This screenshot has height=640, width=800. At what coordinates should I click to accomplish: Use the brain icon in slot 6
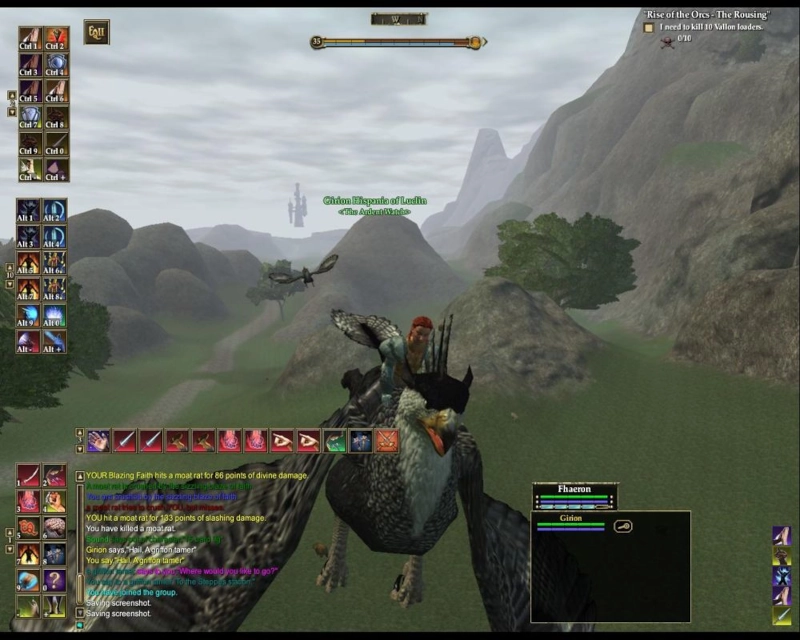(56, 528)
